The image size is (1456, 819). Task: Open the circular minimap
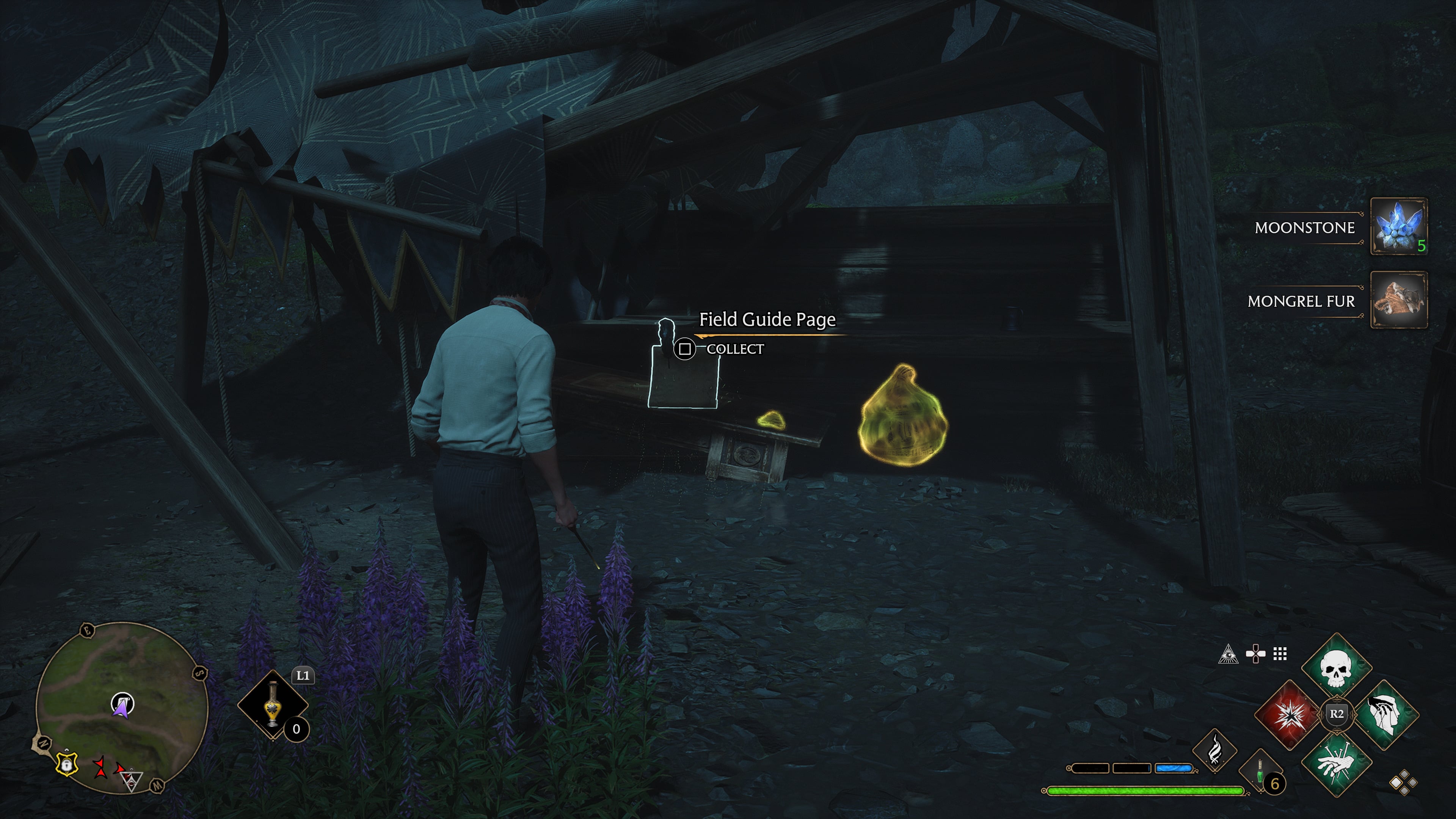(x=122, y=707)
